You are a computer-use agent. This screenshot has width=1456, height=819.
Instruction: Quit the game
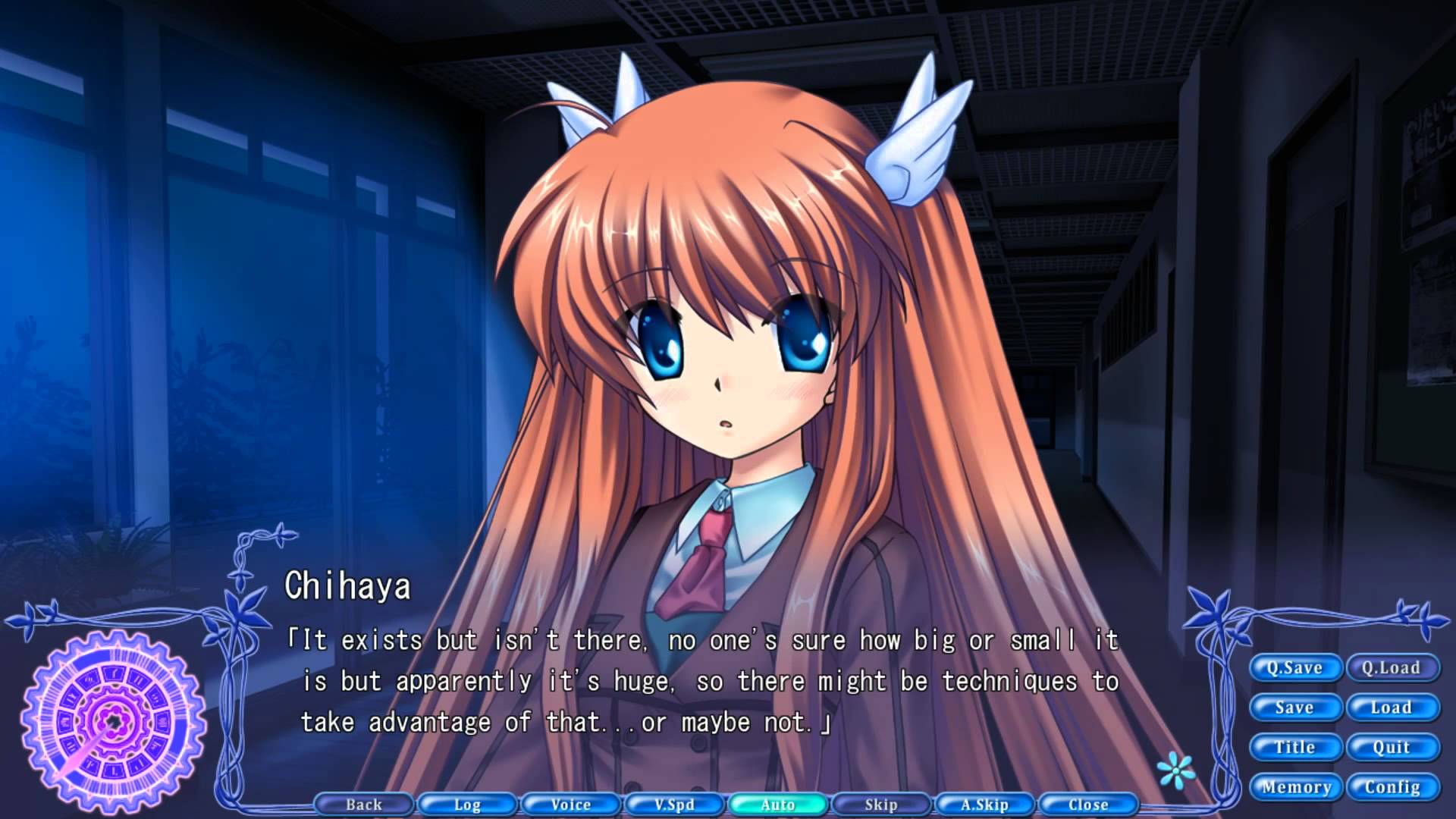(1392, 747)
